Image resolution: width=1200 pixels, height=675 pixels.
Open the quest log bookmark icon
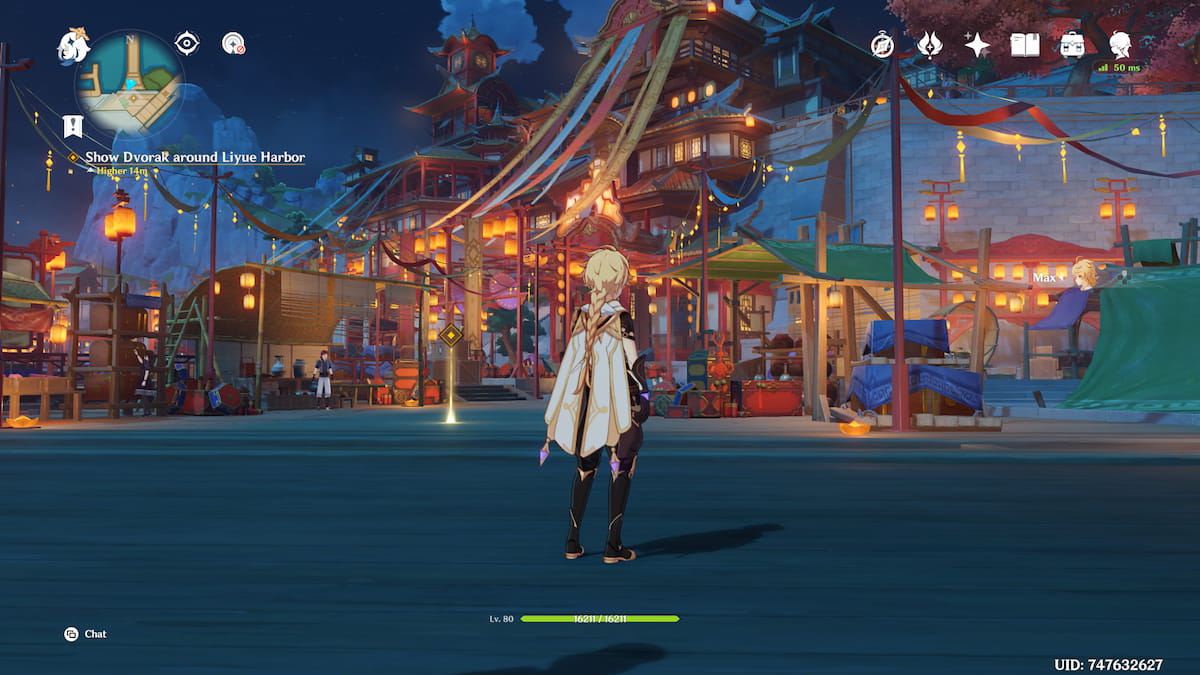pyautogui.click(x=72, y=125)
